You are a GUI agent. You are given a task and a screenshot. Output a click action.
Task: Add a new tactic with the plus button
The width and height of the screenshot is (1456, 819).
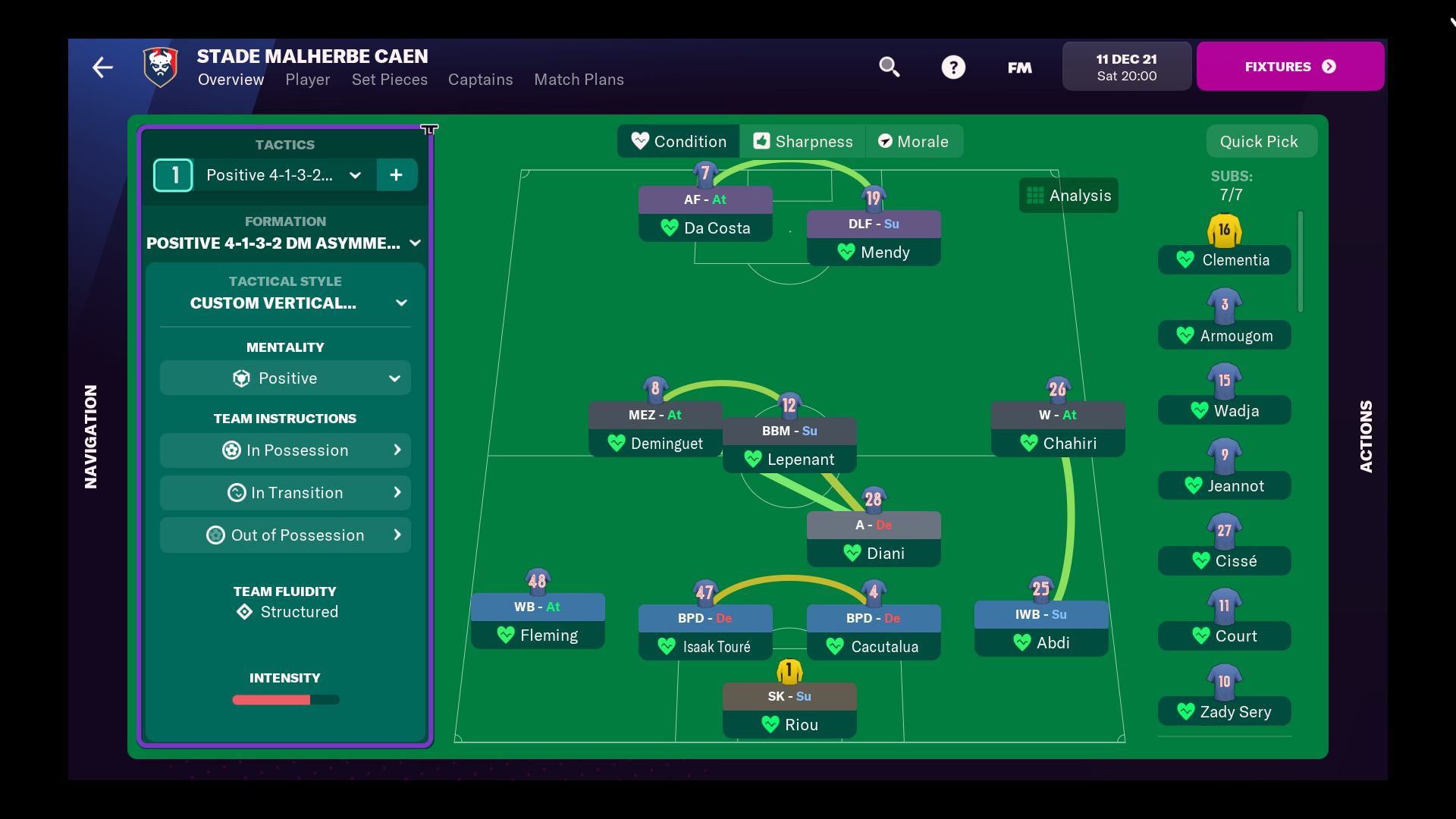[x=396, y=175]
